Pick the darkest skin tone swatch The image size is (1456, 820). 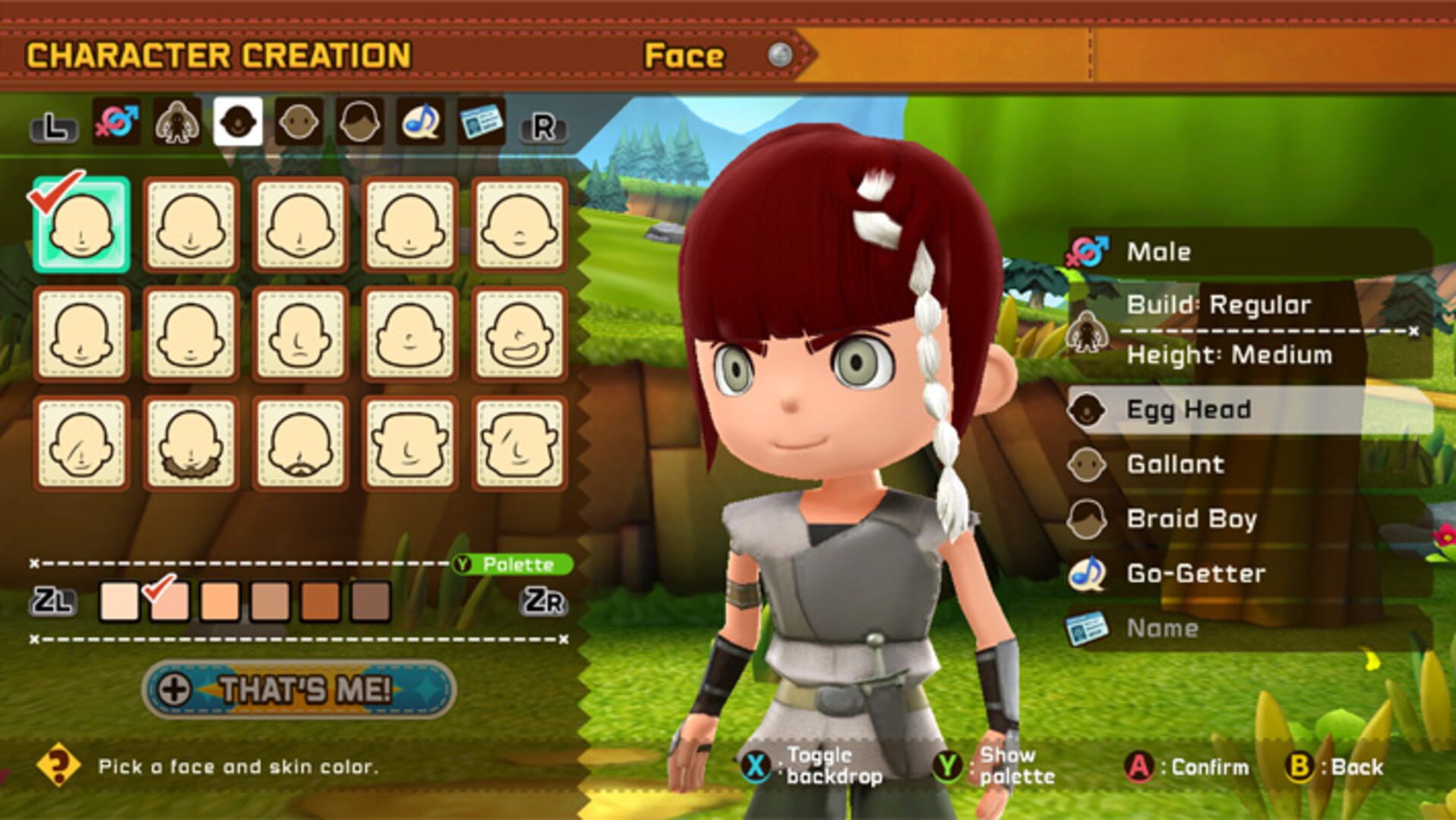(x=369, y=602)
